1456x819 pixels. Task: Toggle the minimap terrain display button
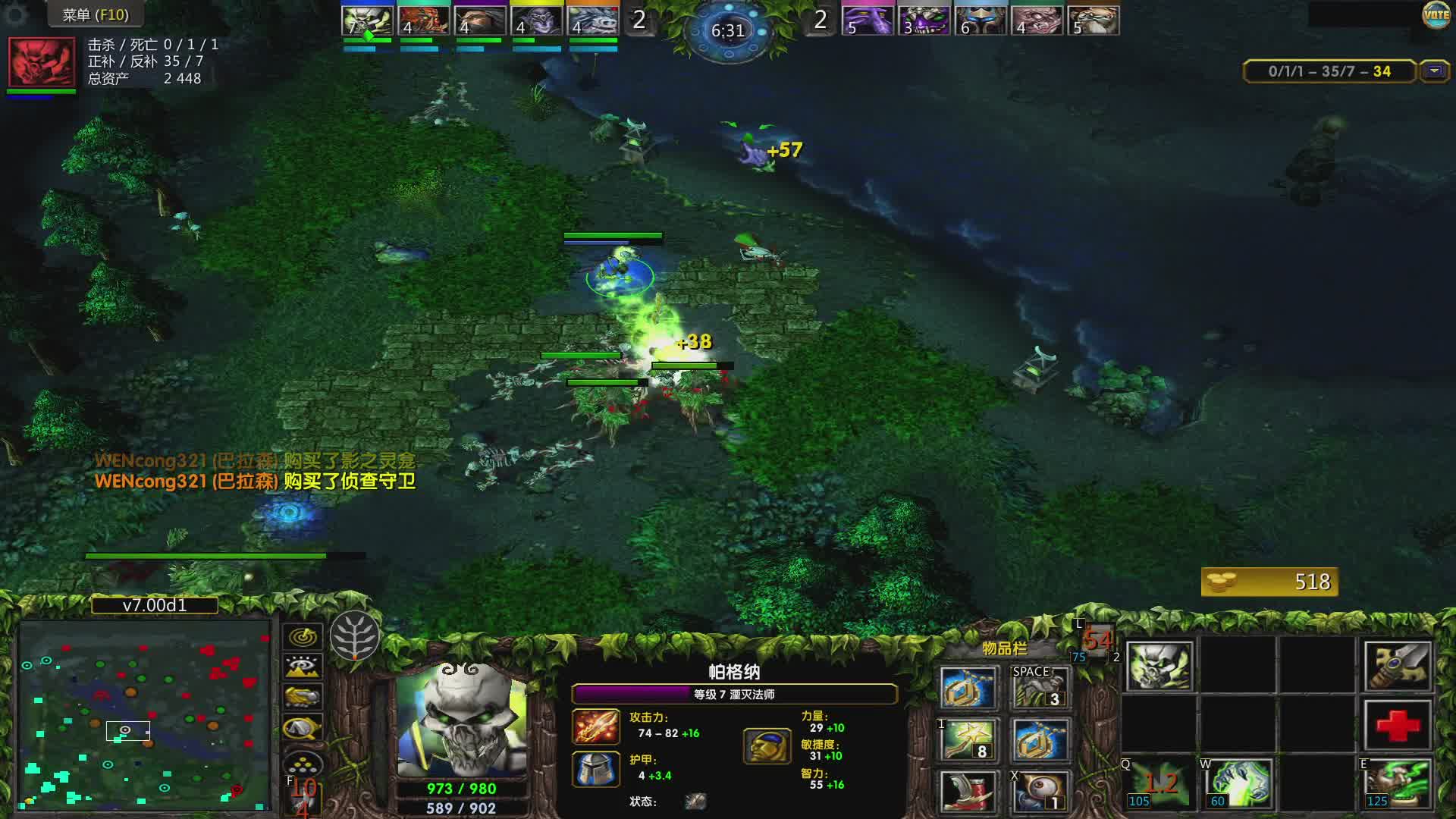click(303, 667)
